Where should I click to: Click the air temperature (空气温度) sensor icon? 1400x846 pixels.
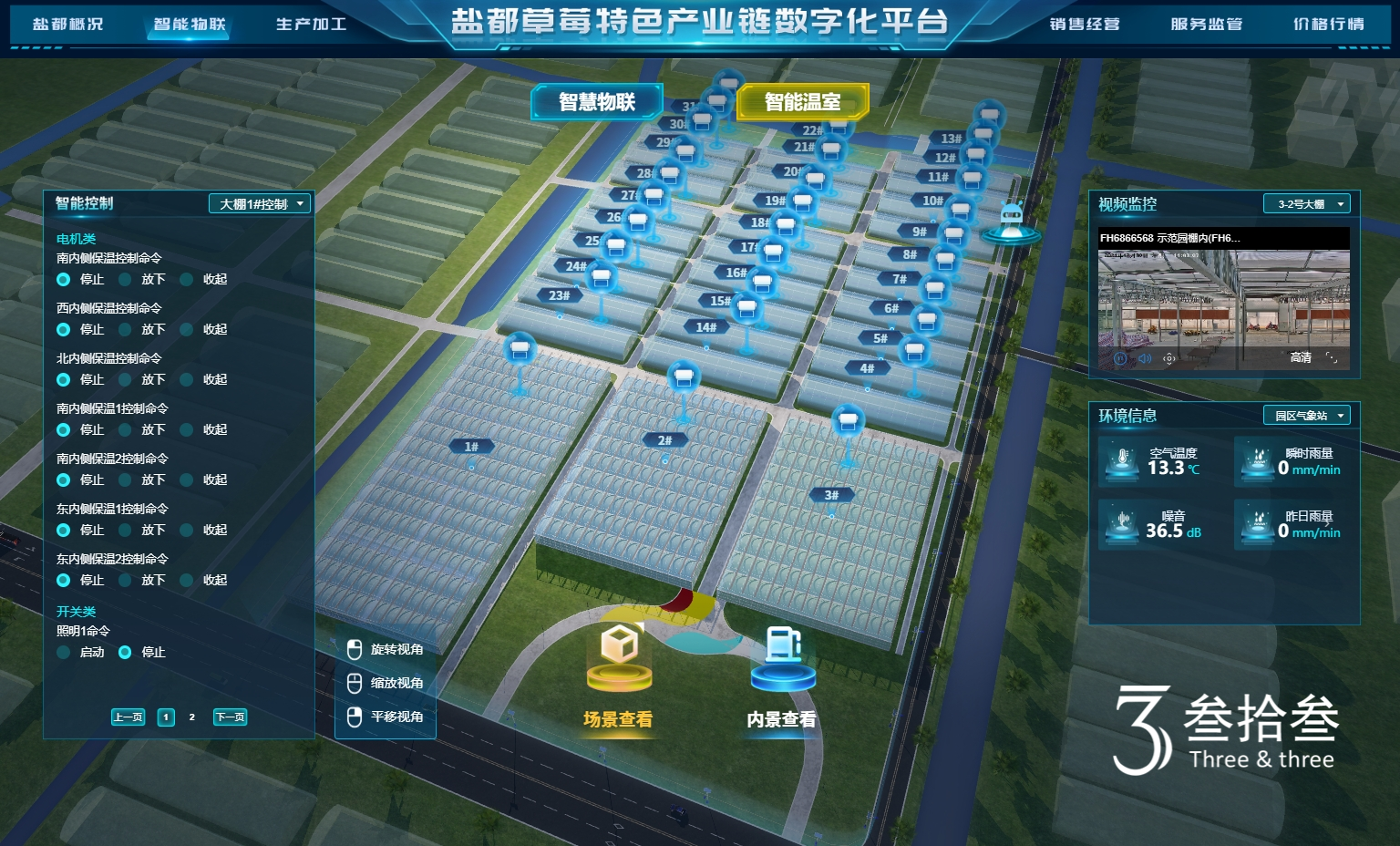coord(1120,462)
